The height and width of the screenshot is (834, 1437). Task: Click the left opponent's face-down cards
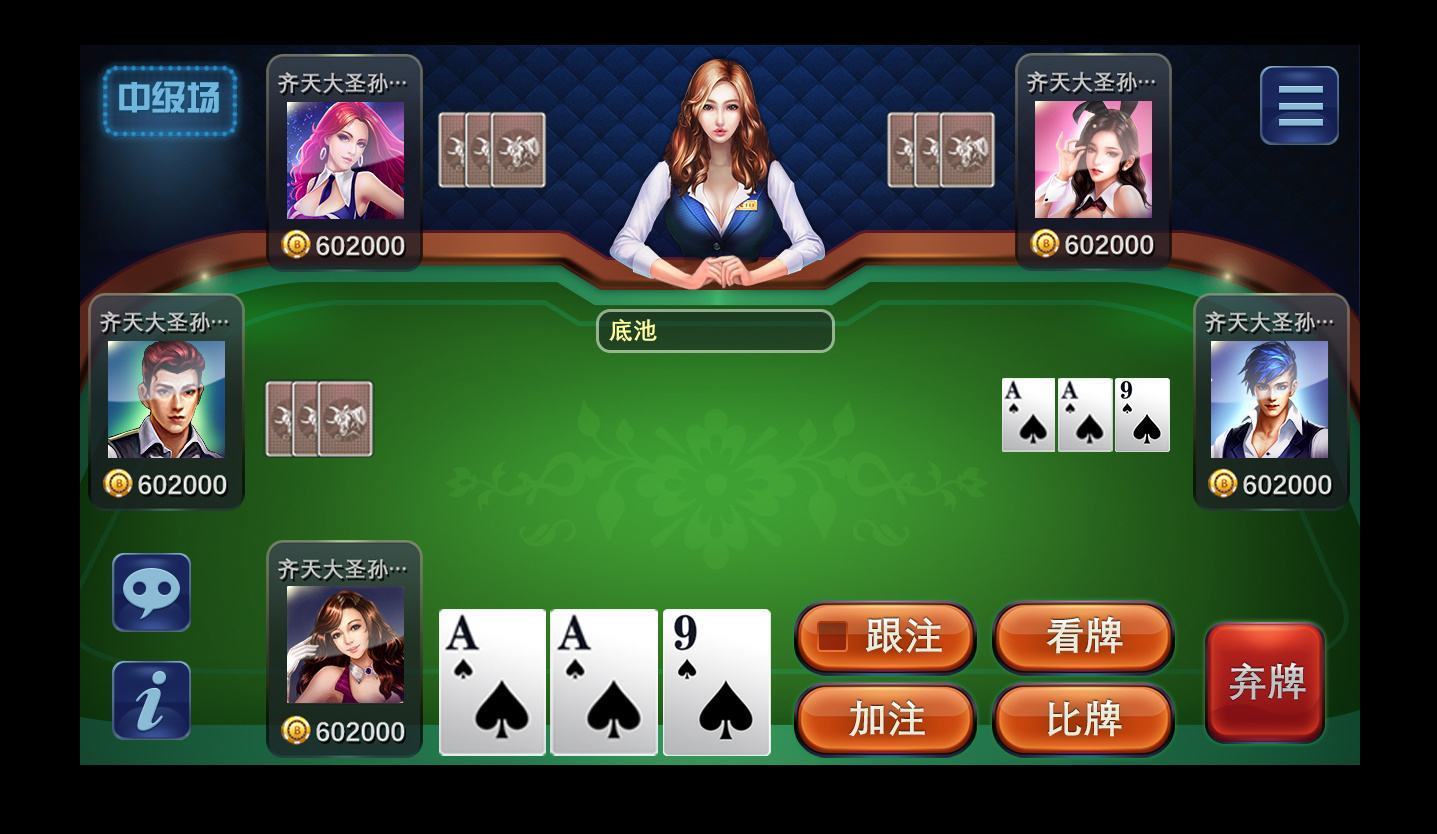(x=318, y=419)
